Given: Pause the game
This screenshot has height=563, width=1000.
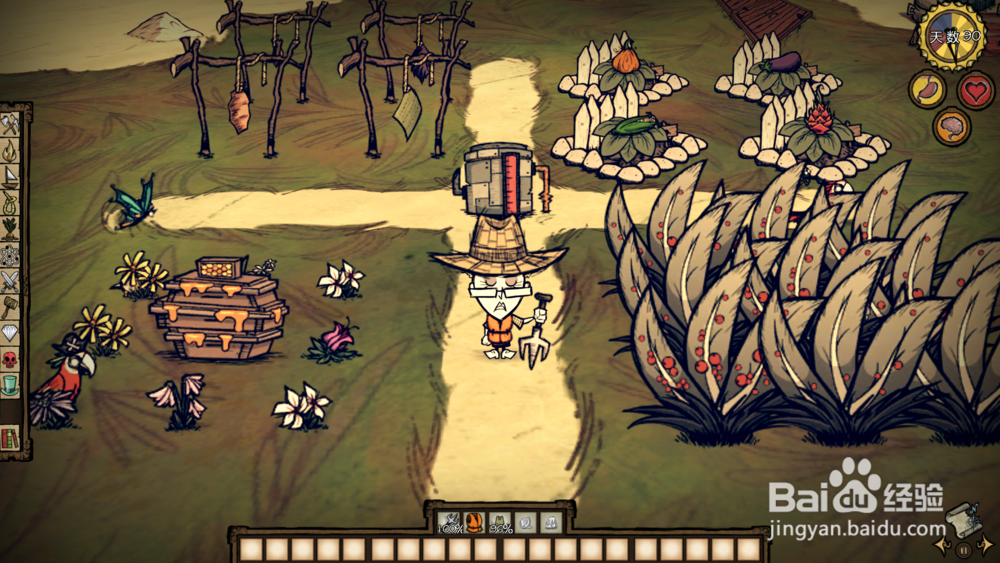Looking at the screenshot, I should [x=963, y=549].
